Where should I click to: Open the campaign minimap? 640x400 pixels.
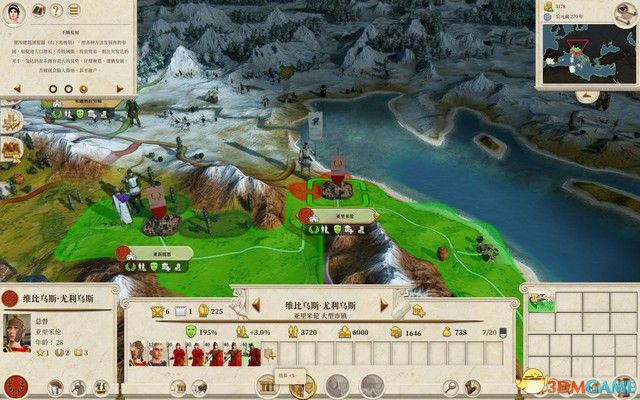585,50
